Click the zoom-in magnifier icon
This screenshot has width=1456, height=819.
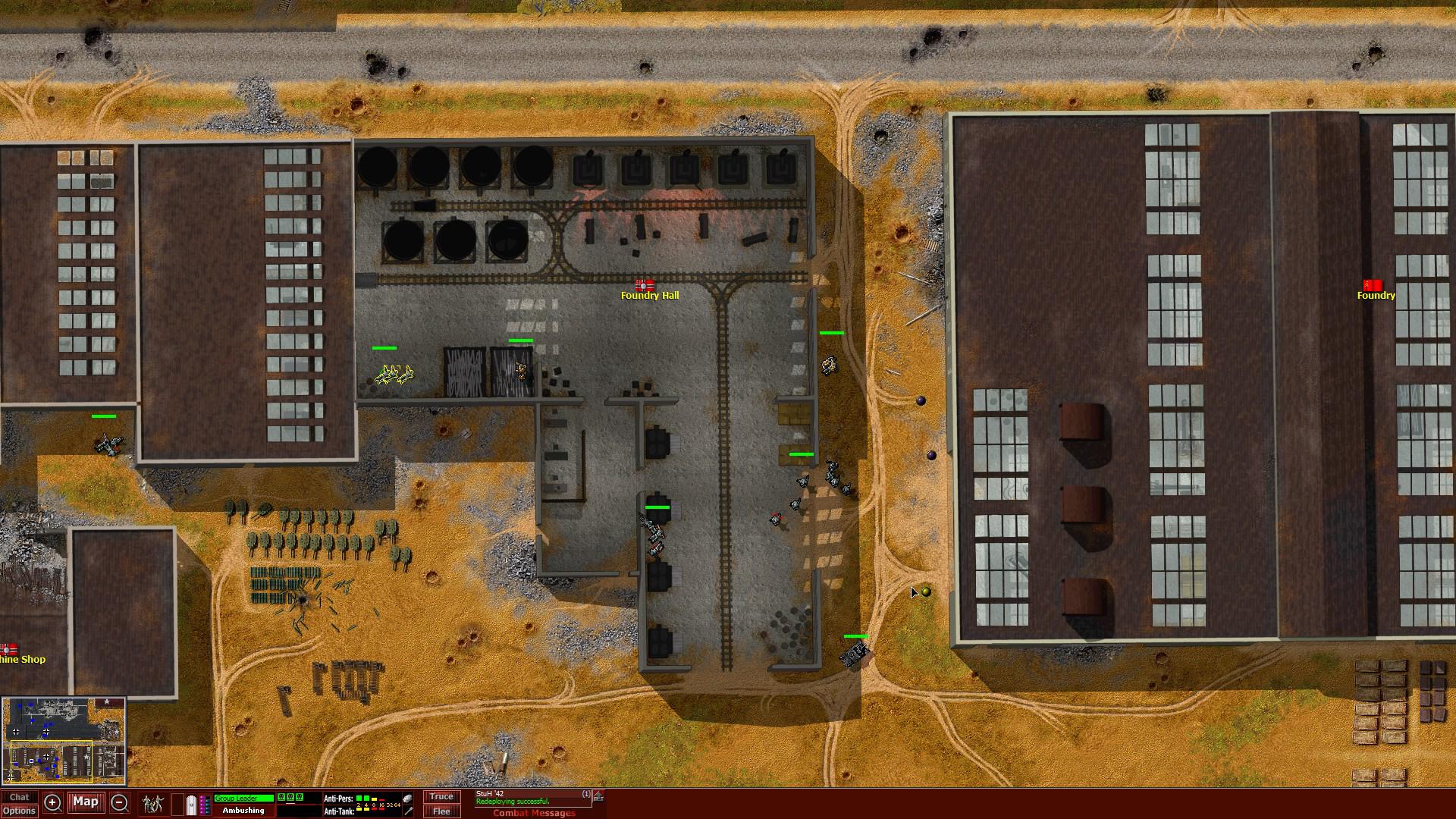click(52, 802)
